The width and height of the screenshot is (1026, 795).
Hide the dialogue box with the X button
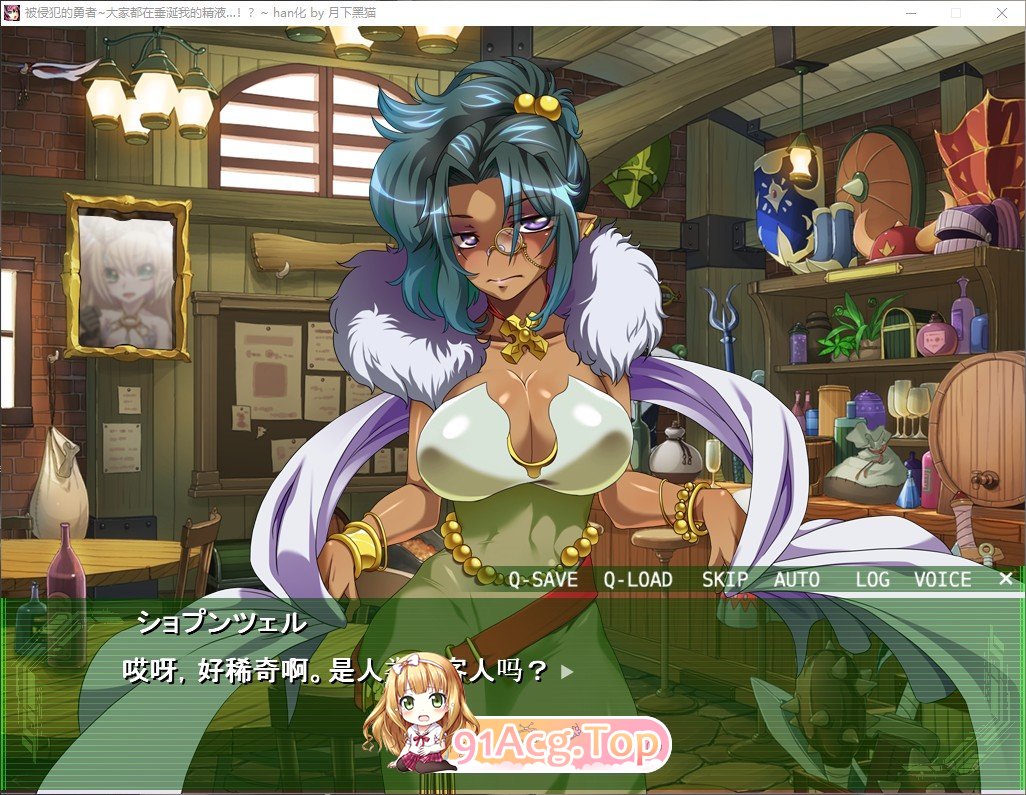pos(1006,579)
